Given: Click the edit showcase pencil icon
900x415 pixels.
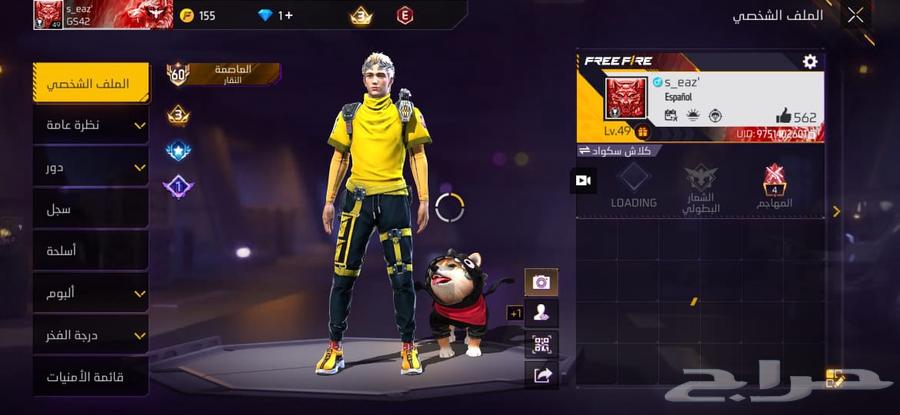Looking at the screenshot, I should pyautogui.click(x=835, y=378).
